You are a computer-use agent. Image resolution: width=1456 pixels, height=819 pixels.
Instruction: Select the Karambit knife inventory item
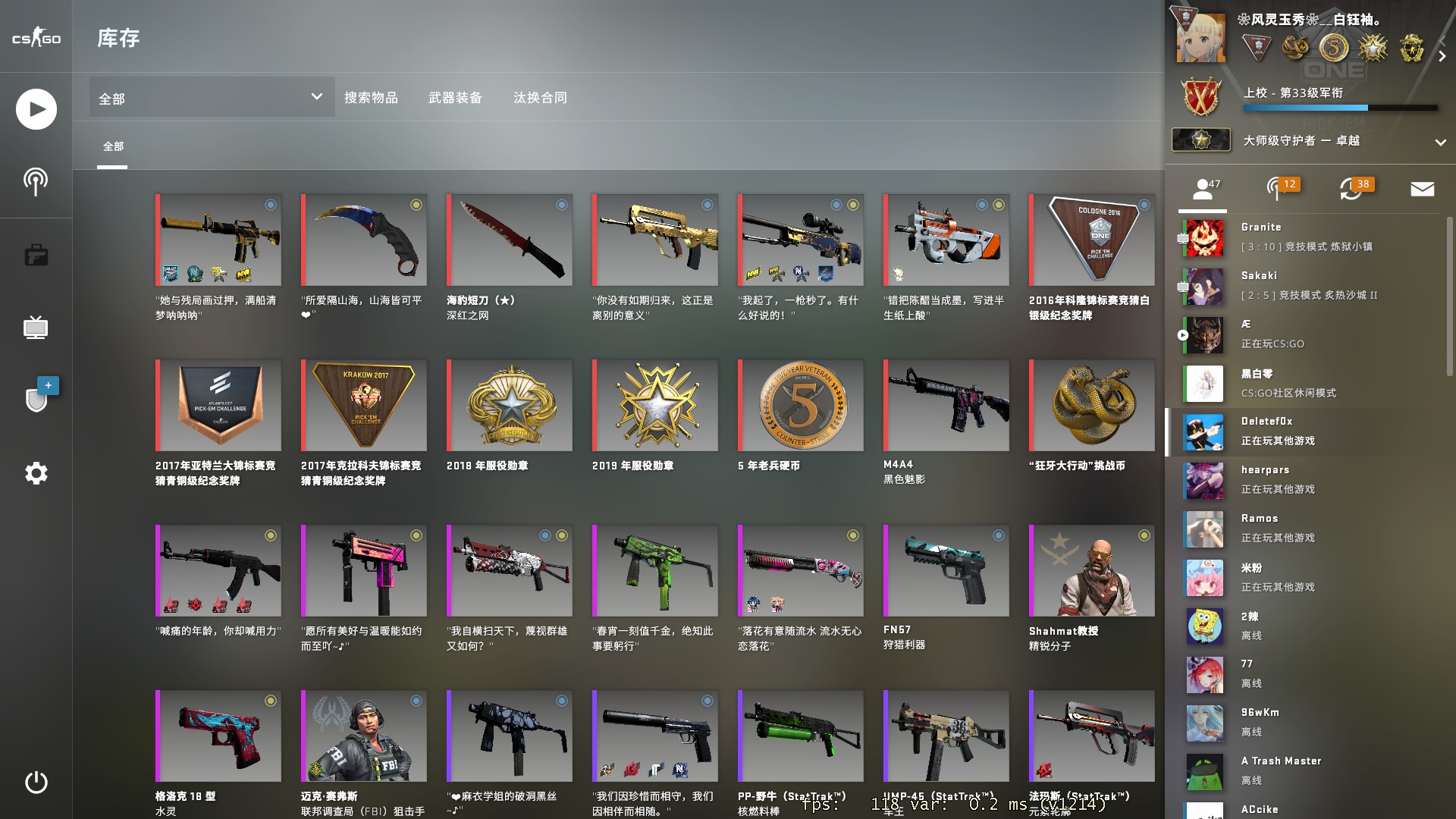364,240
